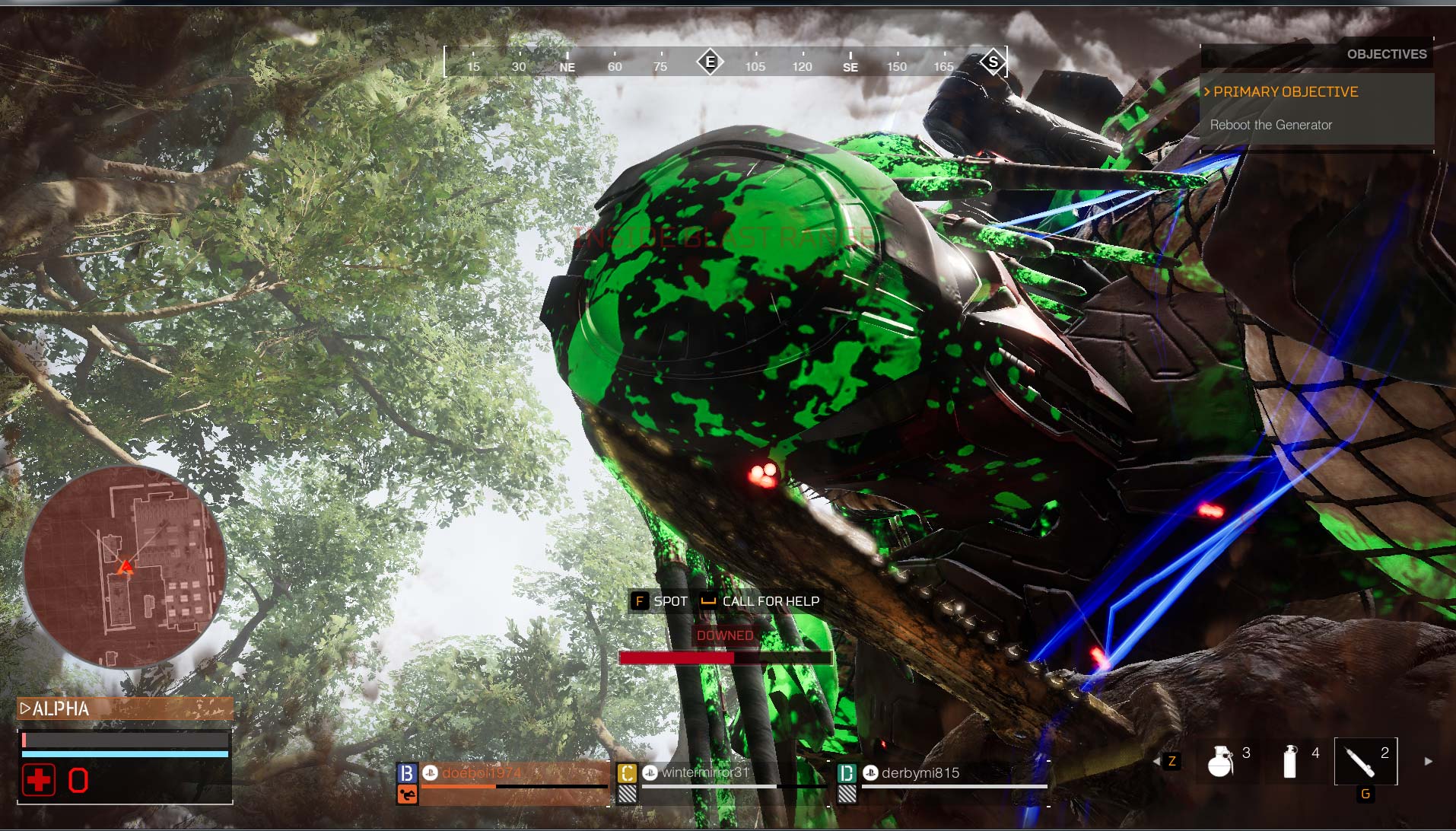Expand the Primary Objective entry
Screen dimensions: 1456x831
tap(1286, 92)
